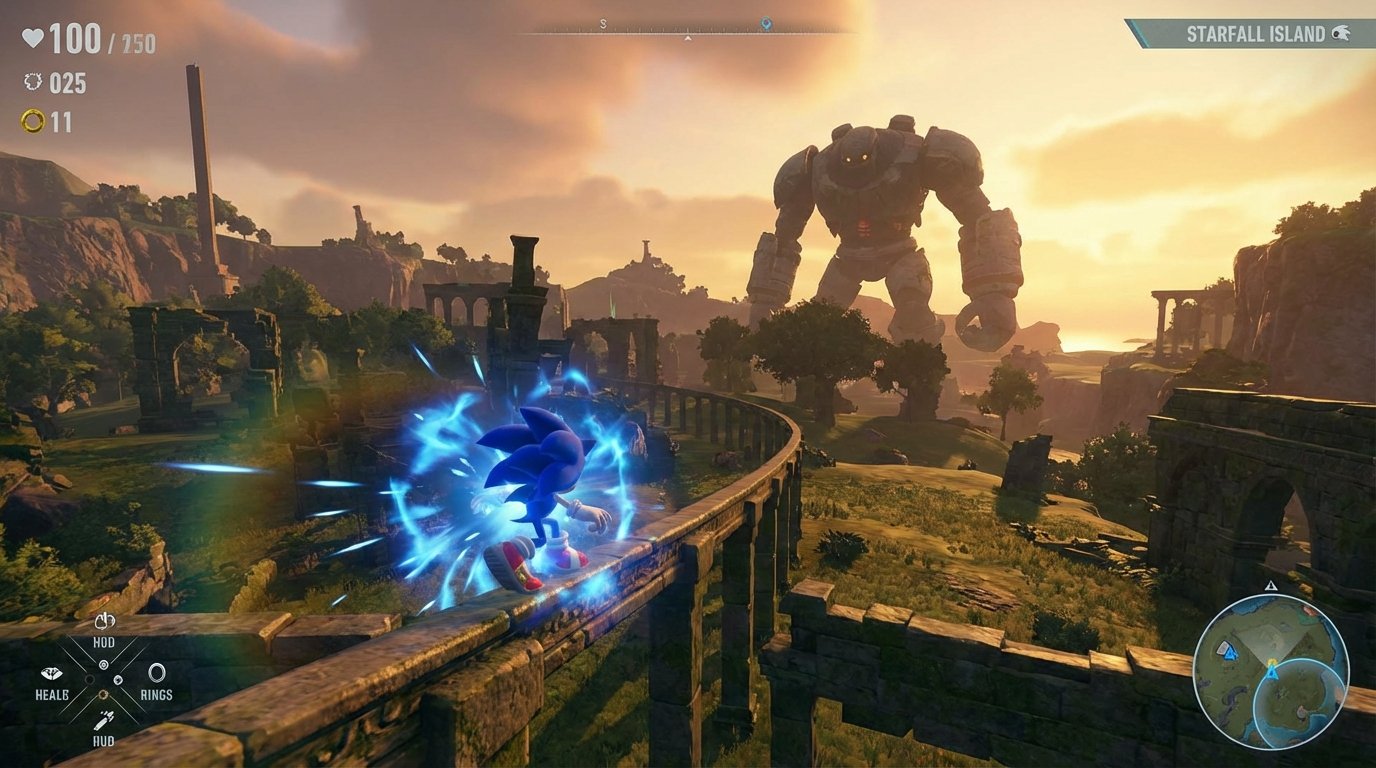Image resolution: width=1376 pixels, height=768 pixels.
Task: Select the HEALS seed icon on the item wheel
Action: point(51,673)
